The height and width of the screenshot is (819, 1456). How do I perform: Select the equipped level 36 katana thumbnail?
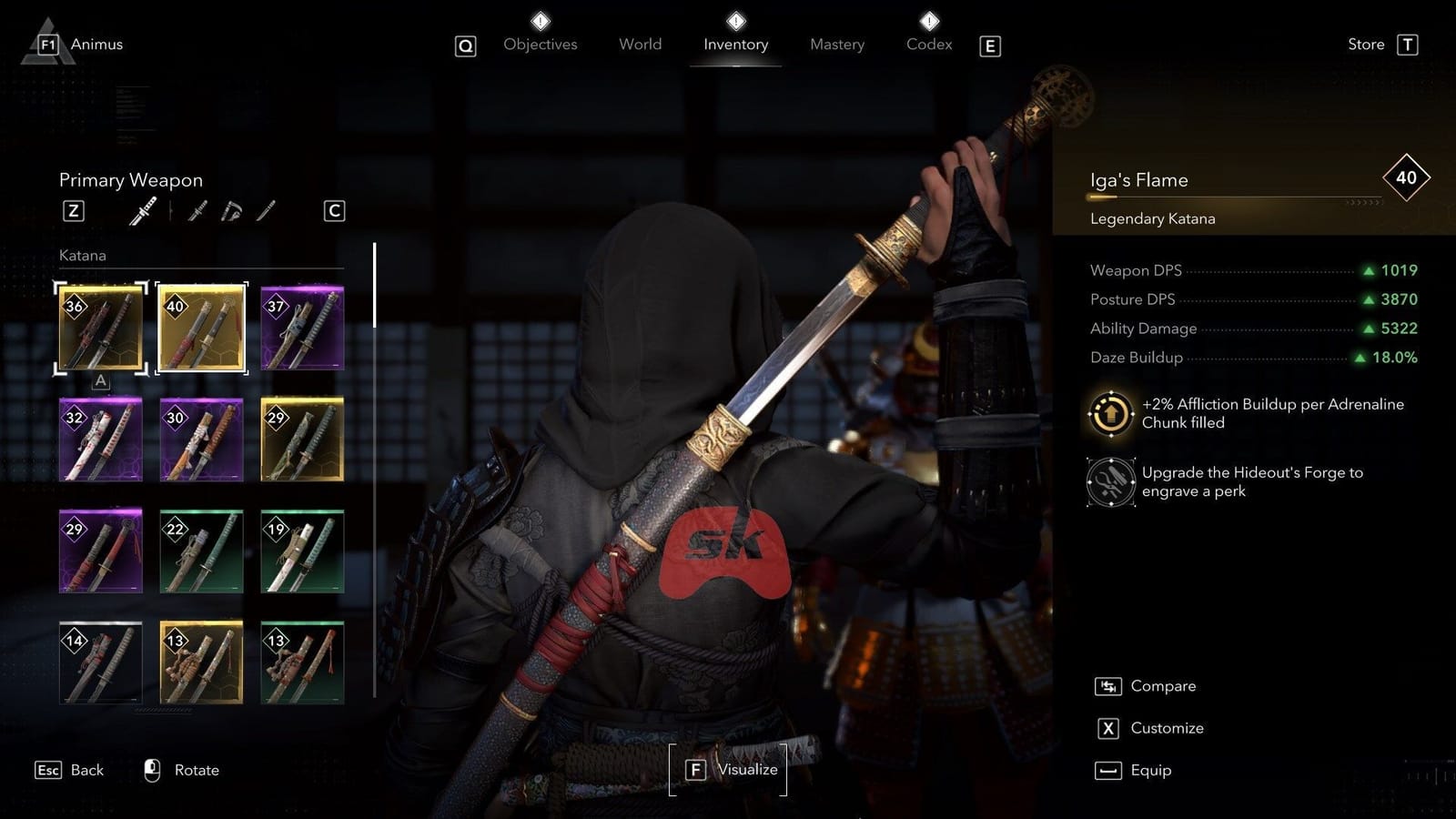pos(100,328)
